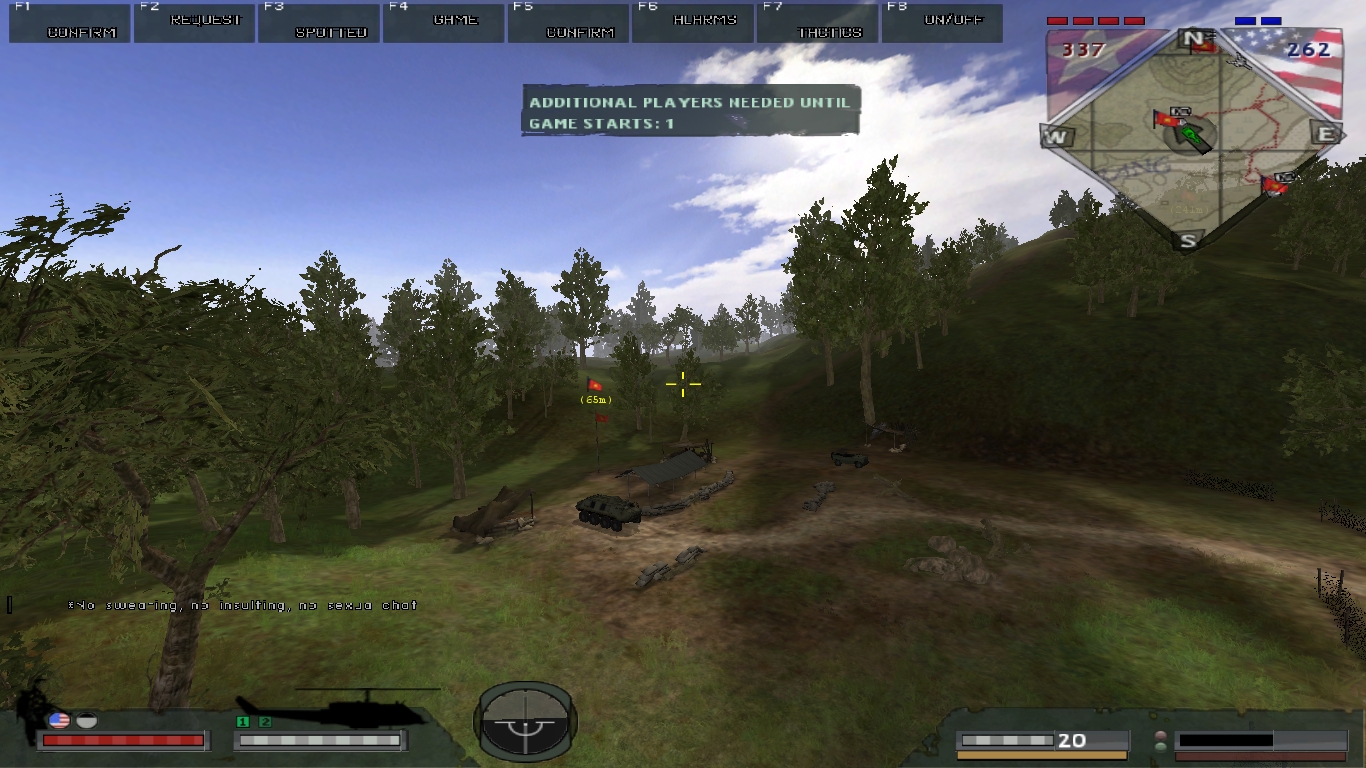Screen dimensions: 1366x768
Task: Select the F1 Confirm radio menu
Action: click(70, 23)
